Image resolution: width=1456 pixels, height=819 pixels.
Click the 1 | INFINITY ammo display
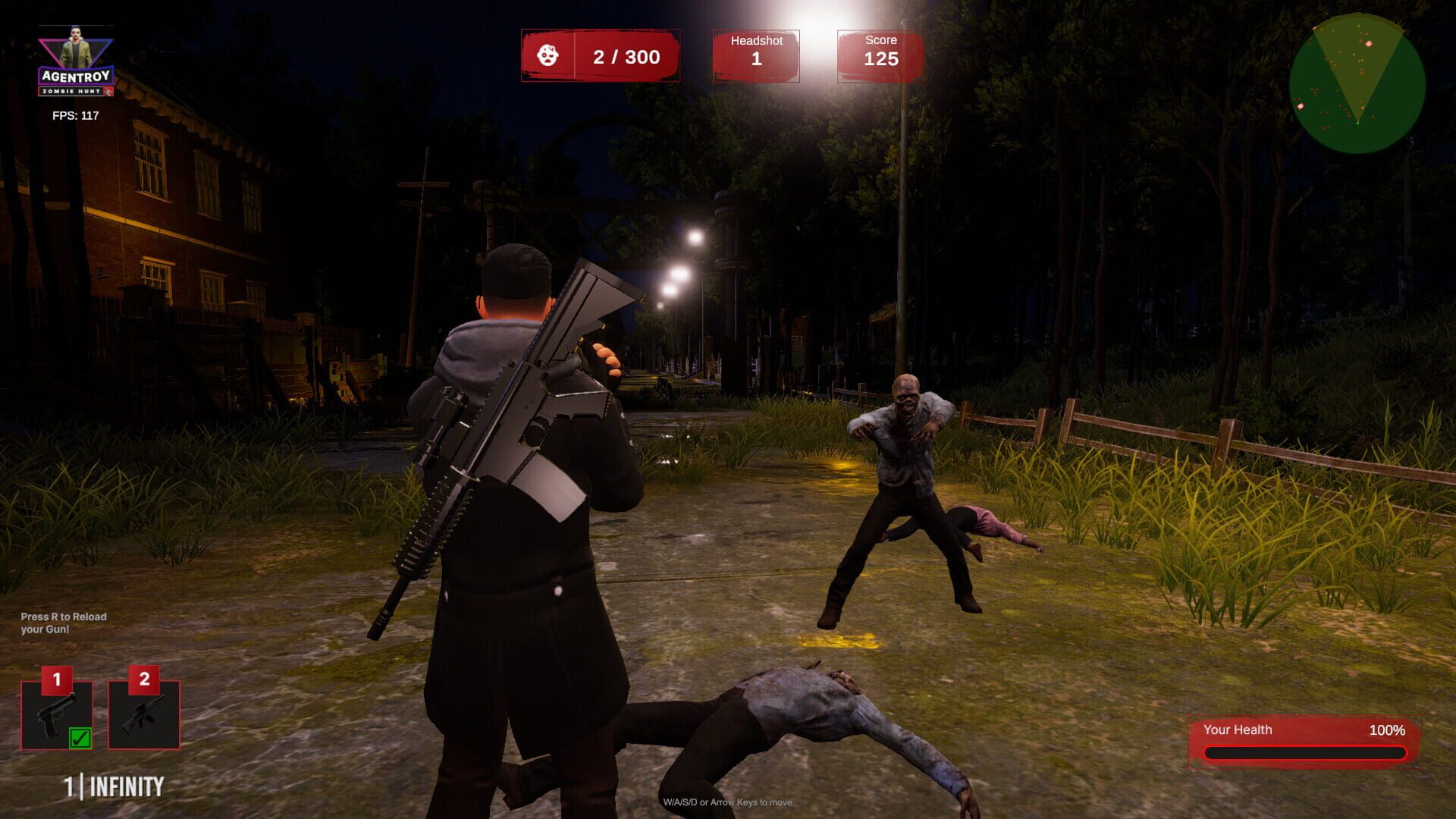pyautogui.click(x=112, y=786)
